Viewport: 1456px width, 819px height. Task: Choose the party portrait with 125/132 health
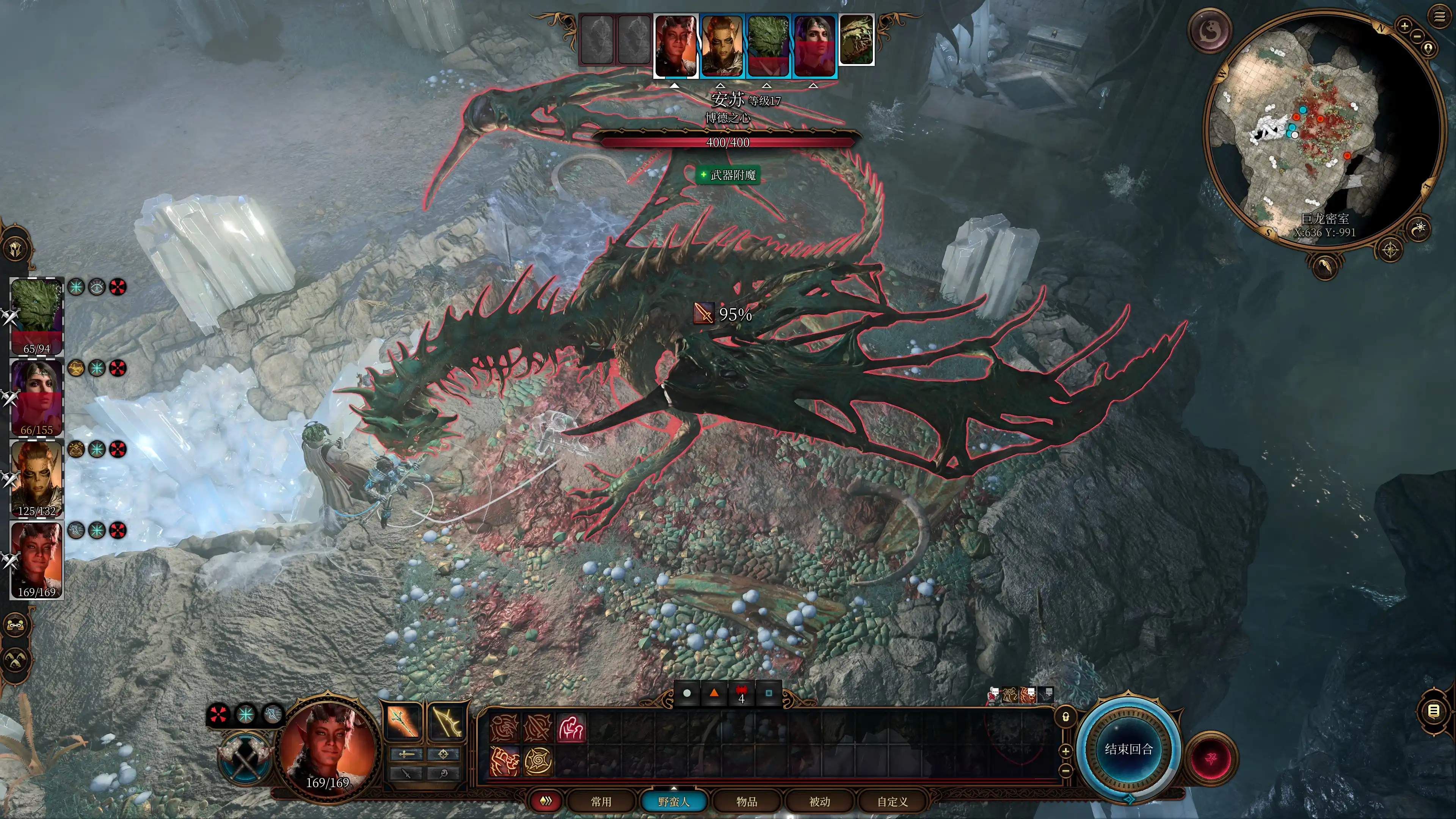point(37,478)
